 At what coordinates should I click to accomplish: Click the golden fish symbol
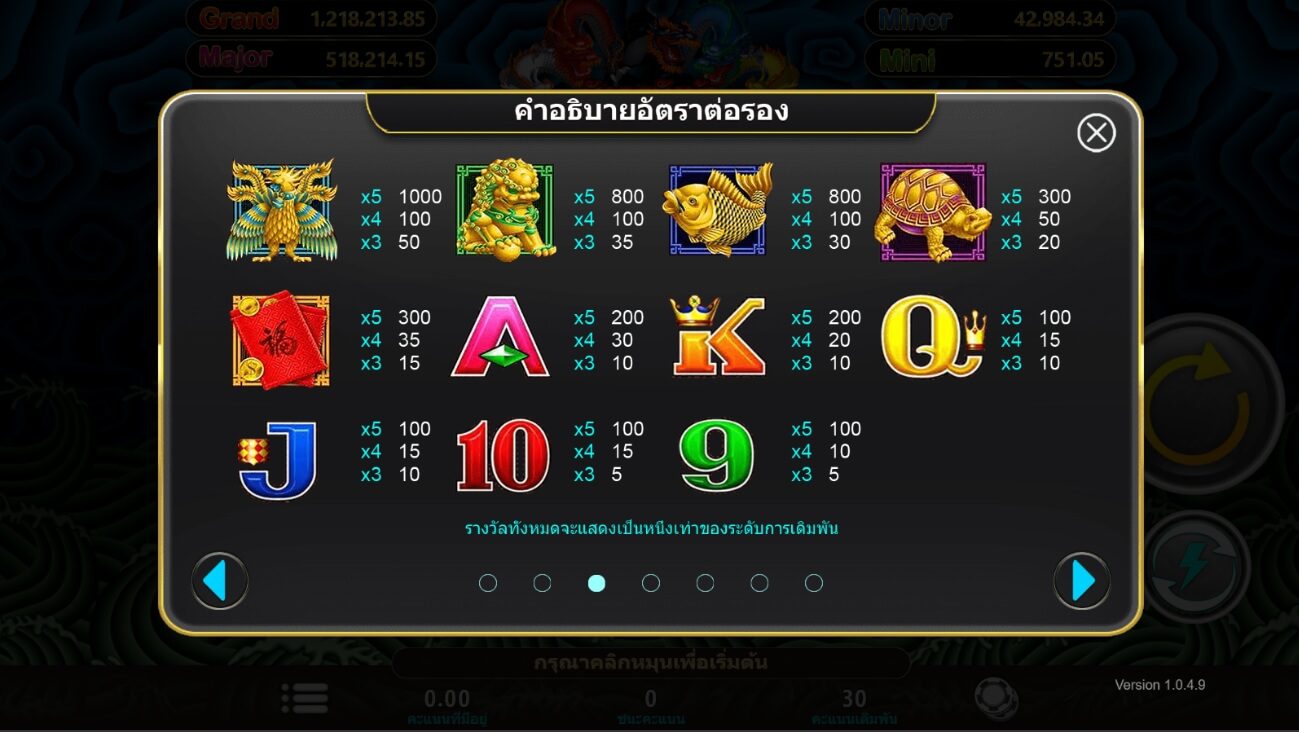(718, 210)
